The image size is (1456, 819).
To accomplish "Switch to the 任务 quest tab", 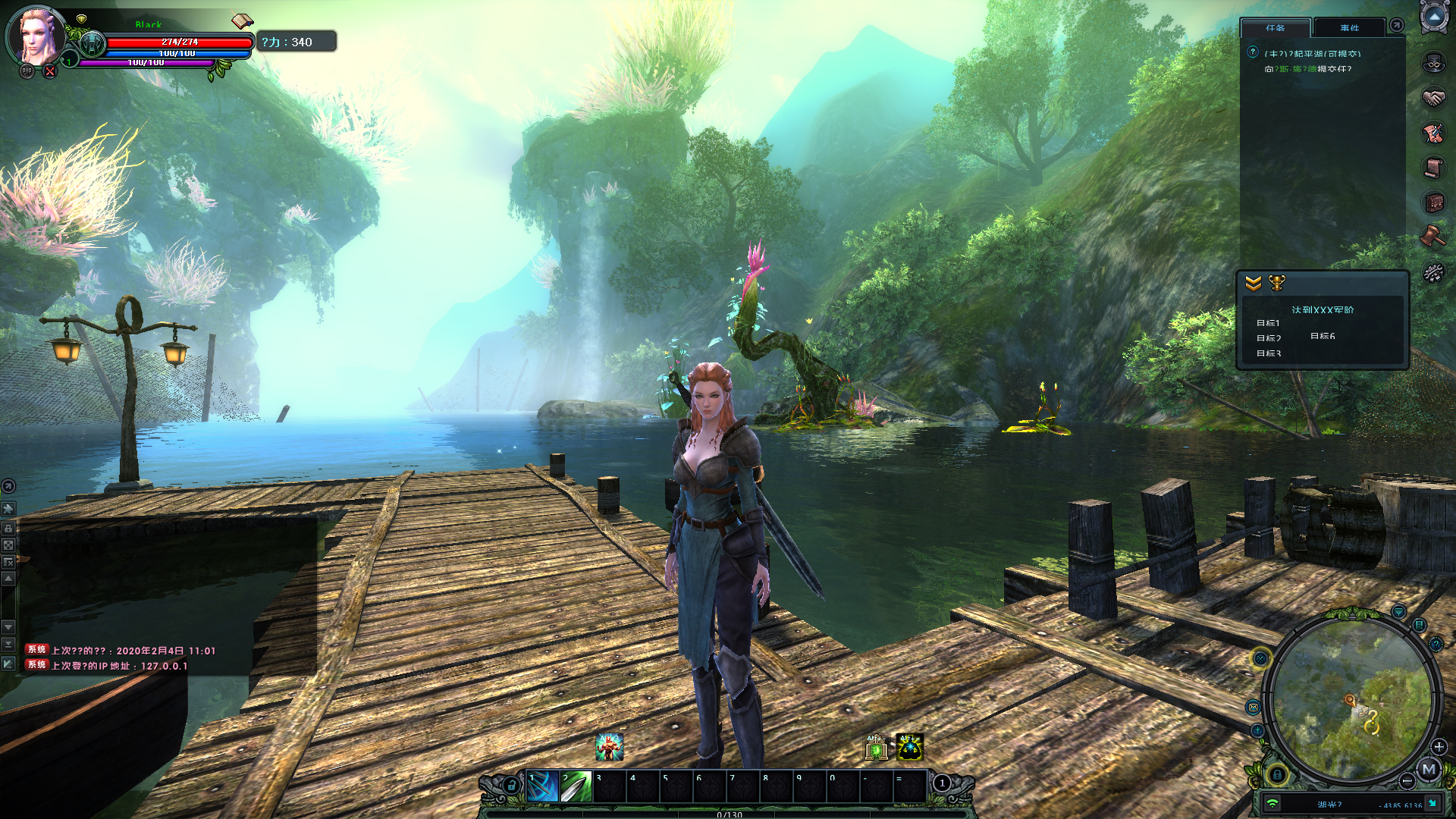I will tap(1276, 28).
